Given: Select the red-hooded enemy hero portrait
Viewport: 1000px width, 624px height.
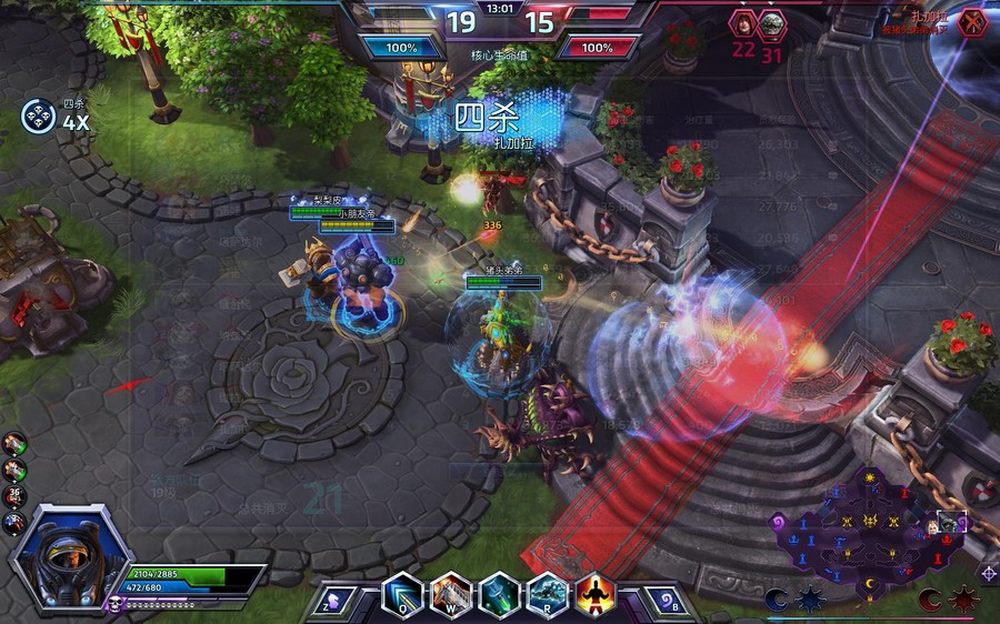Looking at the screenshot, I should [743, 24].
